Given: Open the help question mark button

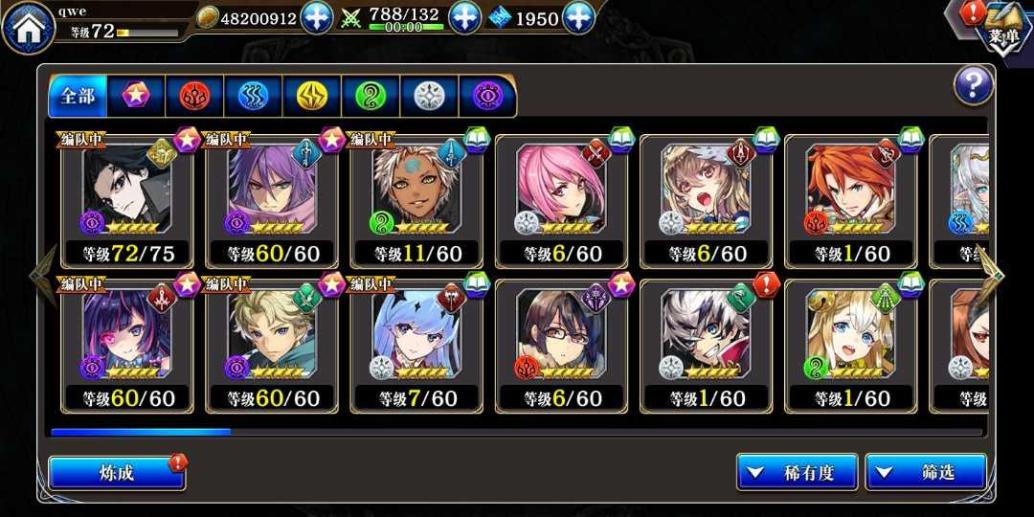Looking at the screenshot, I should tap(972, 86).
